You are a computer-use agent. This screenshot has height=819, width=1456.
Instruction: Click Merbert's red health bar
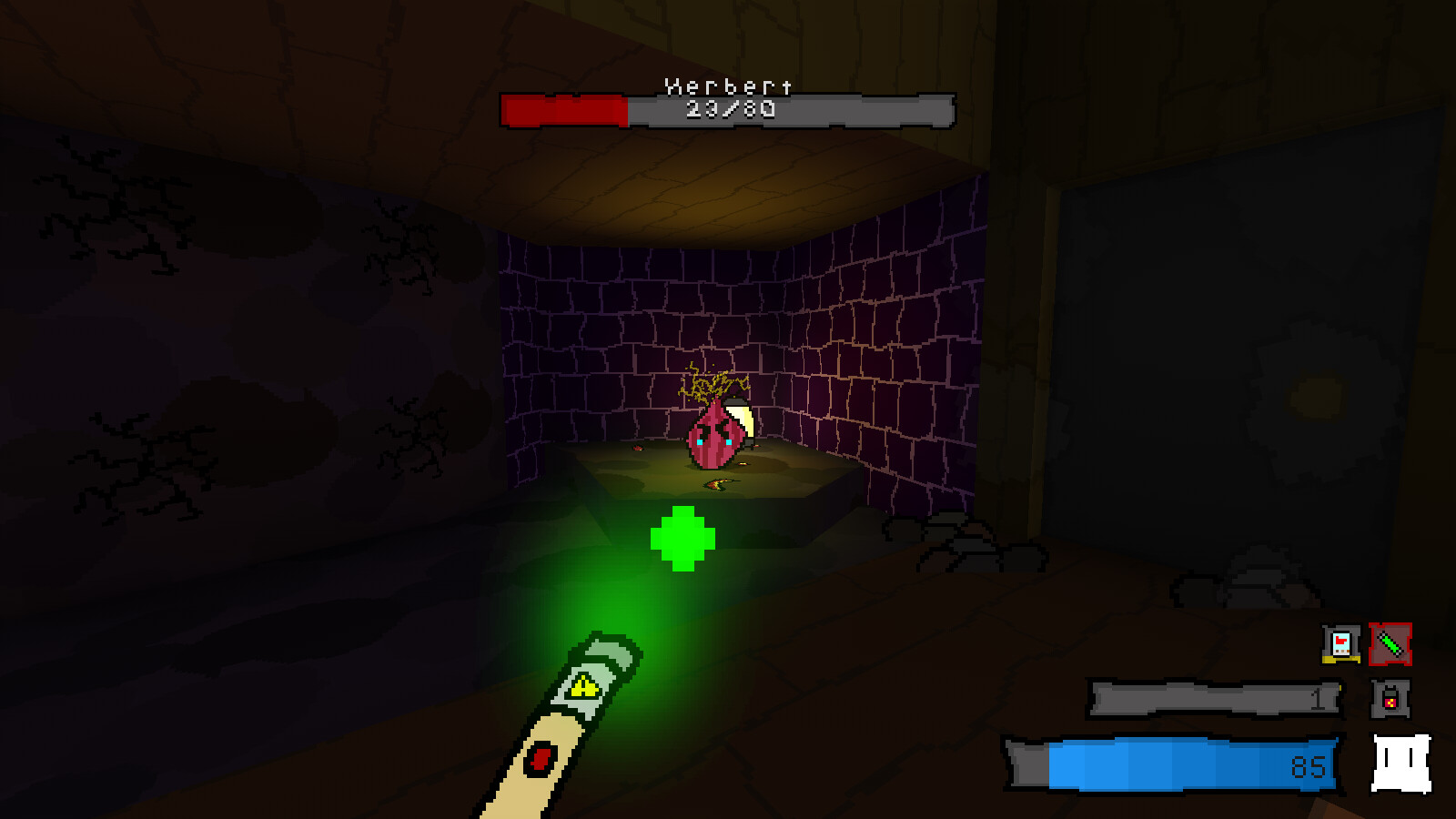(x=564, y=109)
